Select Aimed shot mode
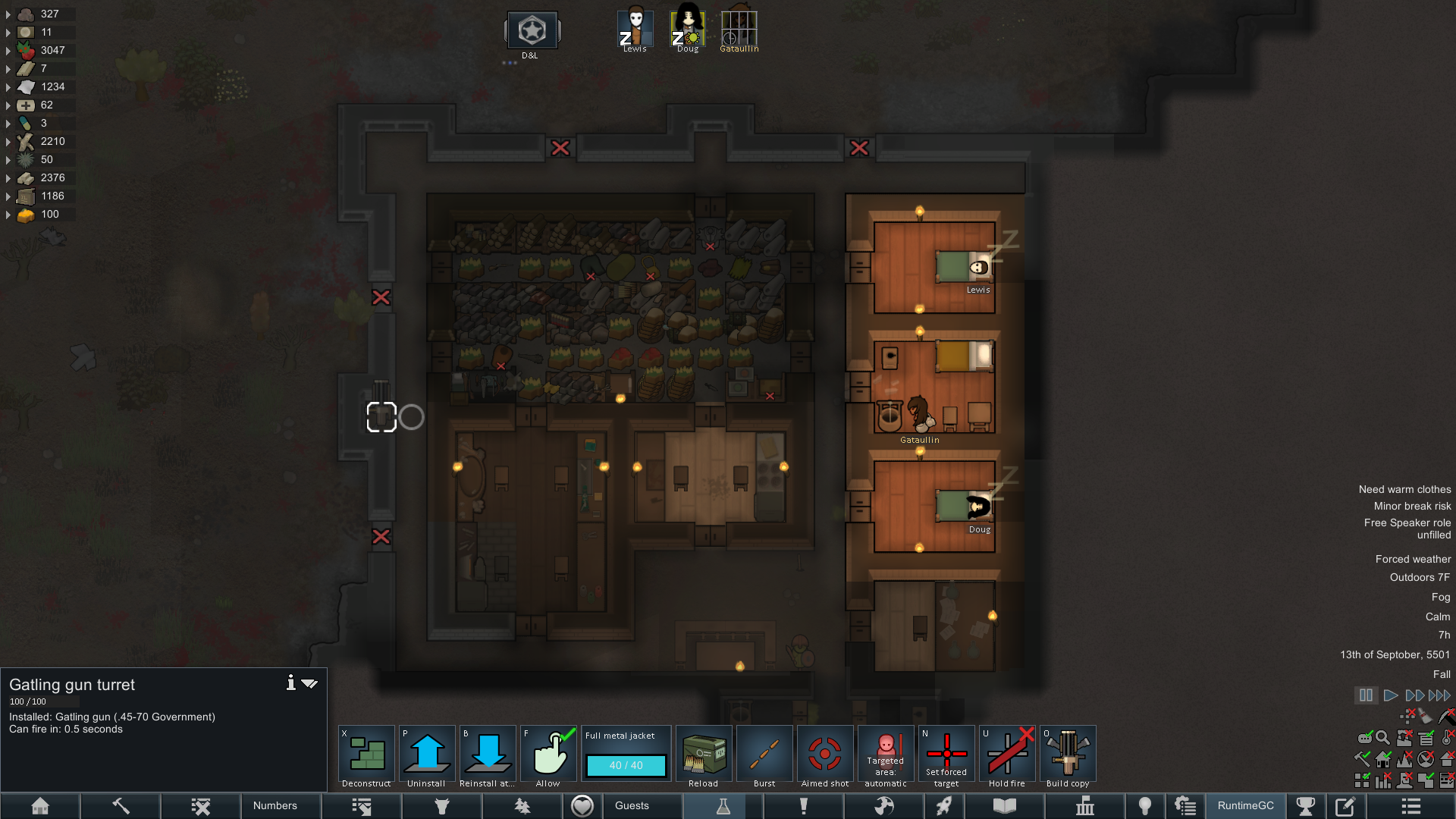This screenshot has height=819, width=1456. (825, 756)
